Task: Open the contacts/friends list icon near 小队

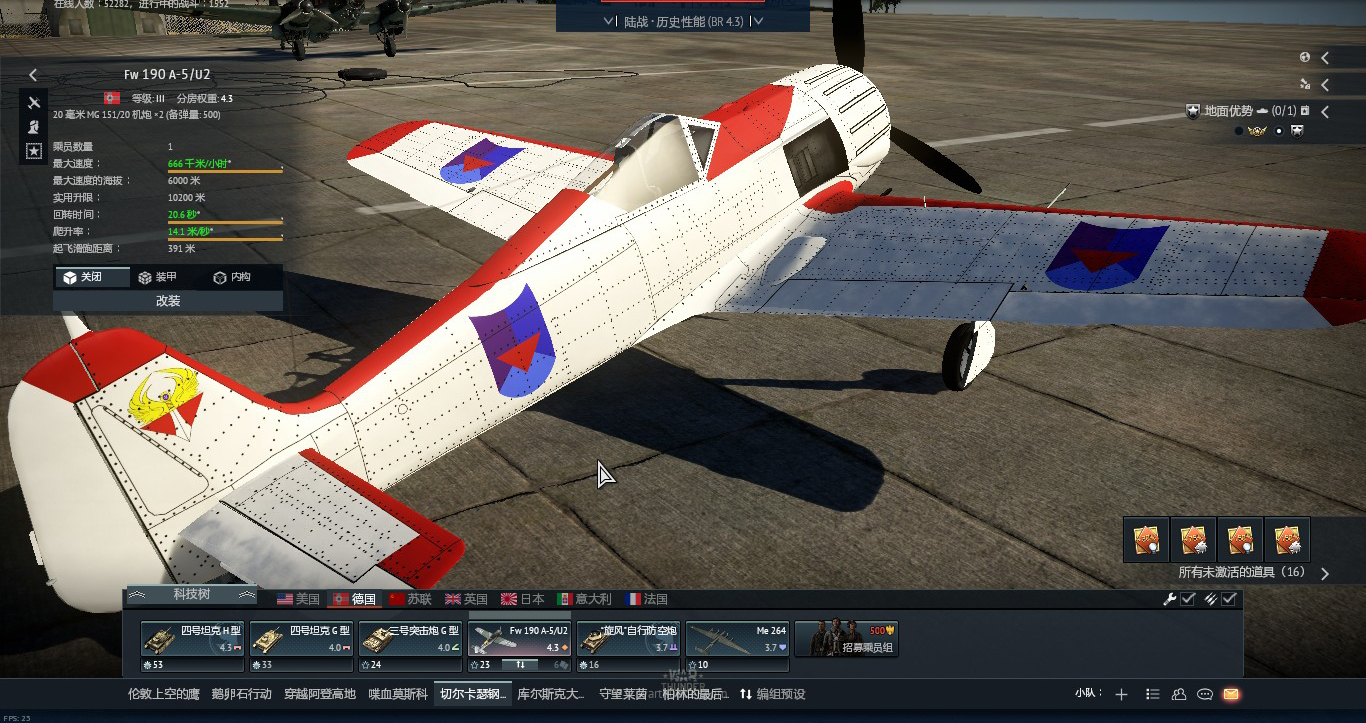Action: pos(1180,694)
